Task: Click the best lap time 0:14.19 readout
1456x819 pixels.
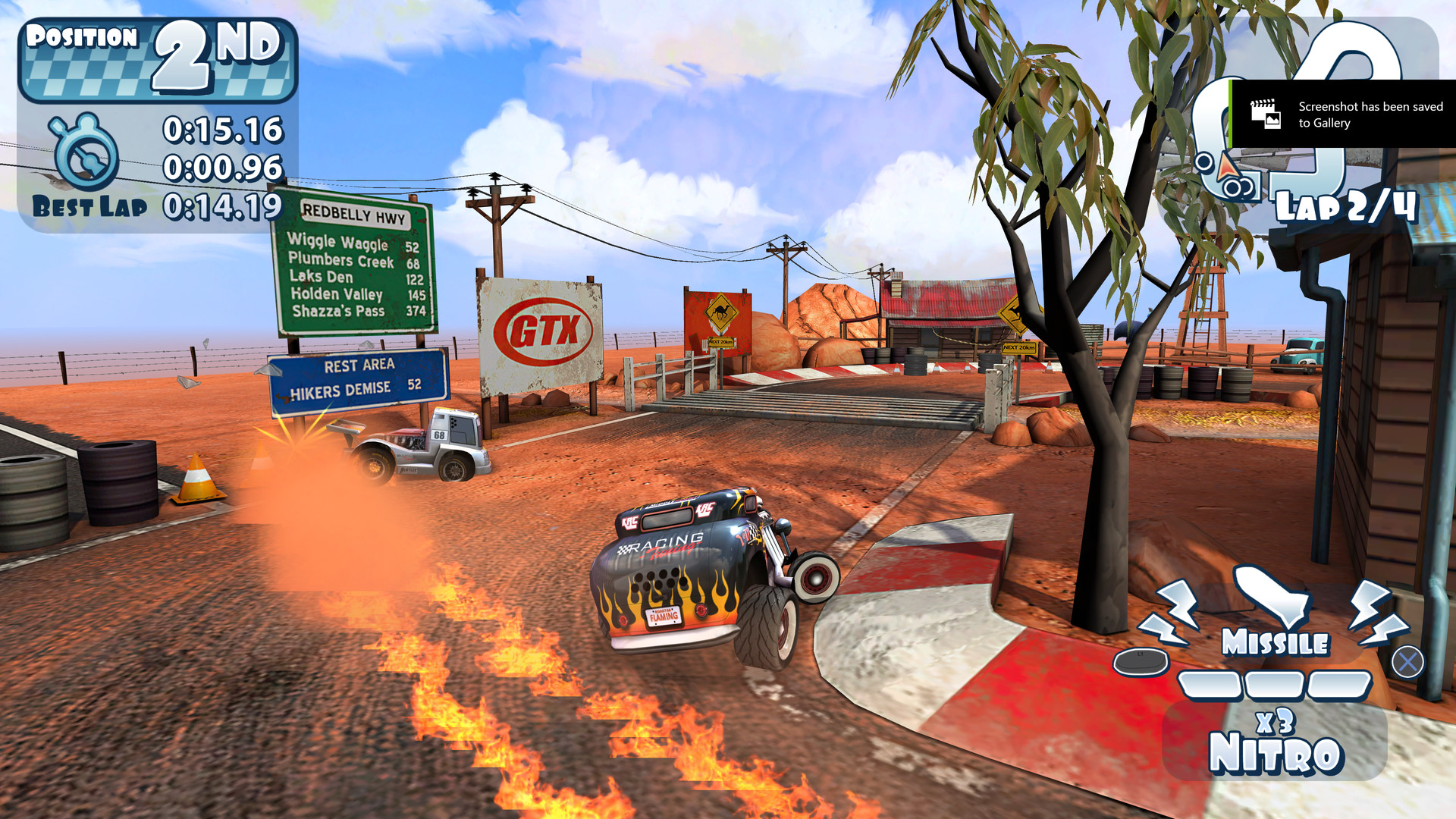Action: [x=224, y=203]
